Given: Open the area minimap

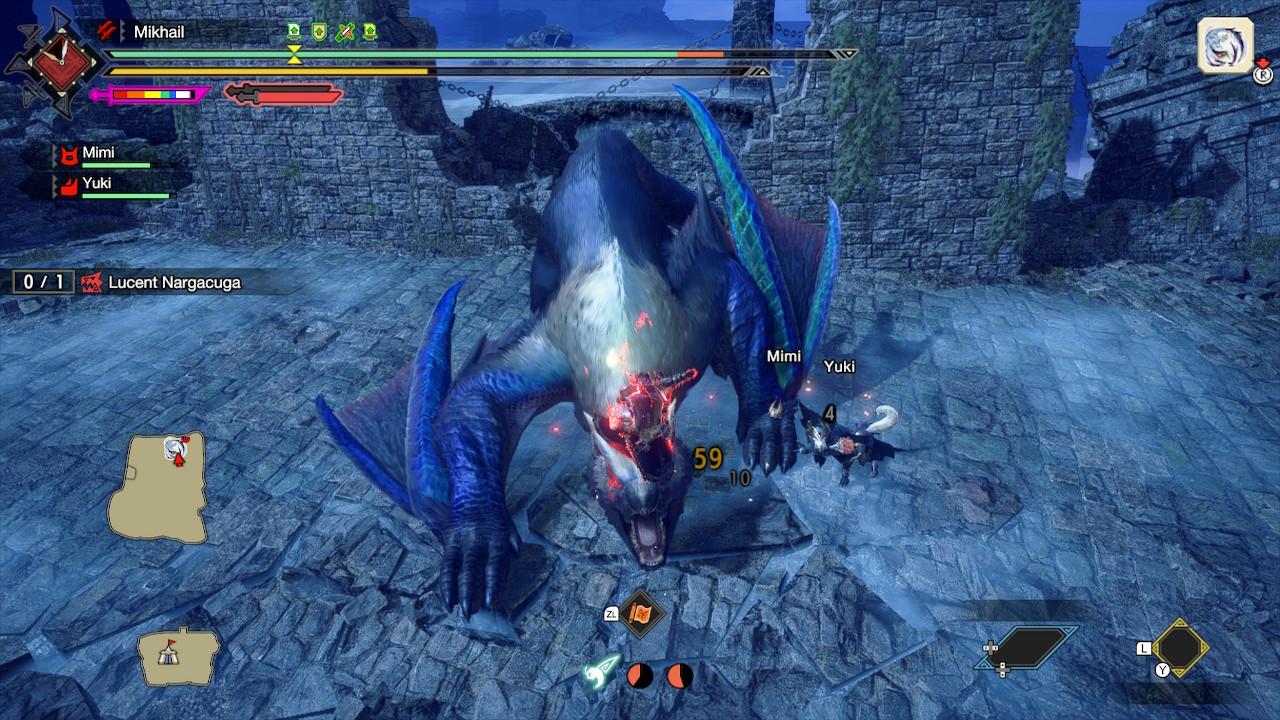Looking at the screenshot, I should point(157,487).
